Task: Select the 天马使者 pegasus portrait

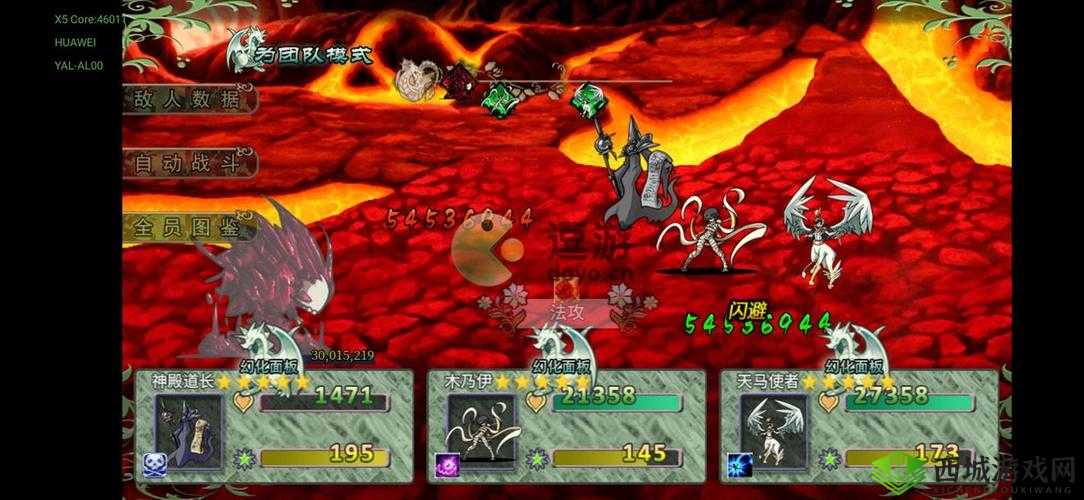Action: 773,429
